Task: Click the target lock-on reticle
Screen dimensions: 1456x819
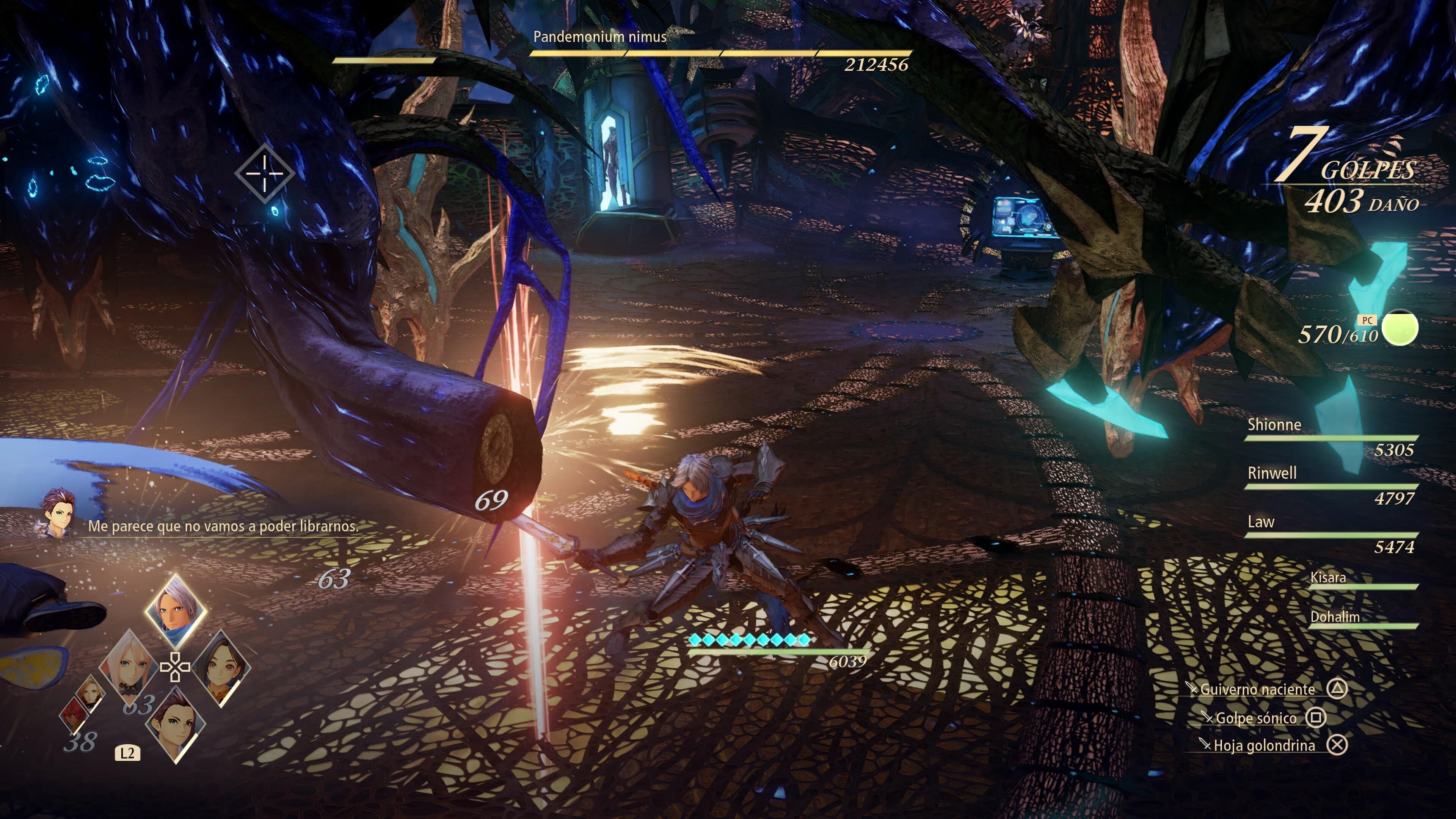Action: click(265, 173)
